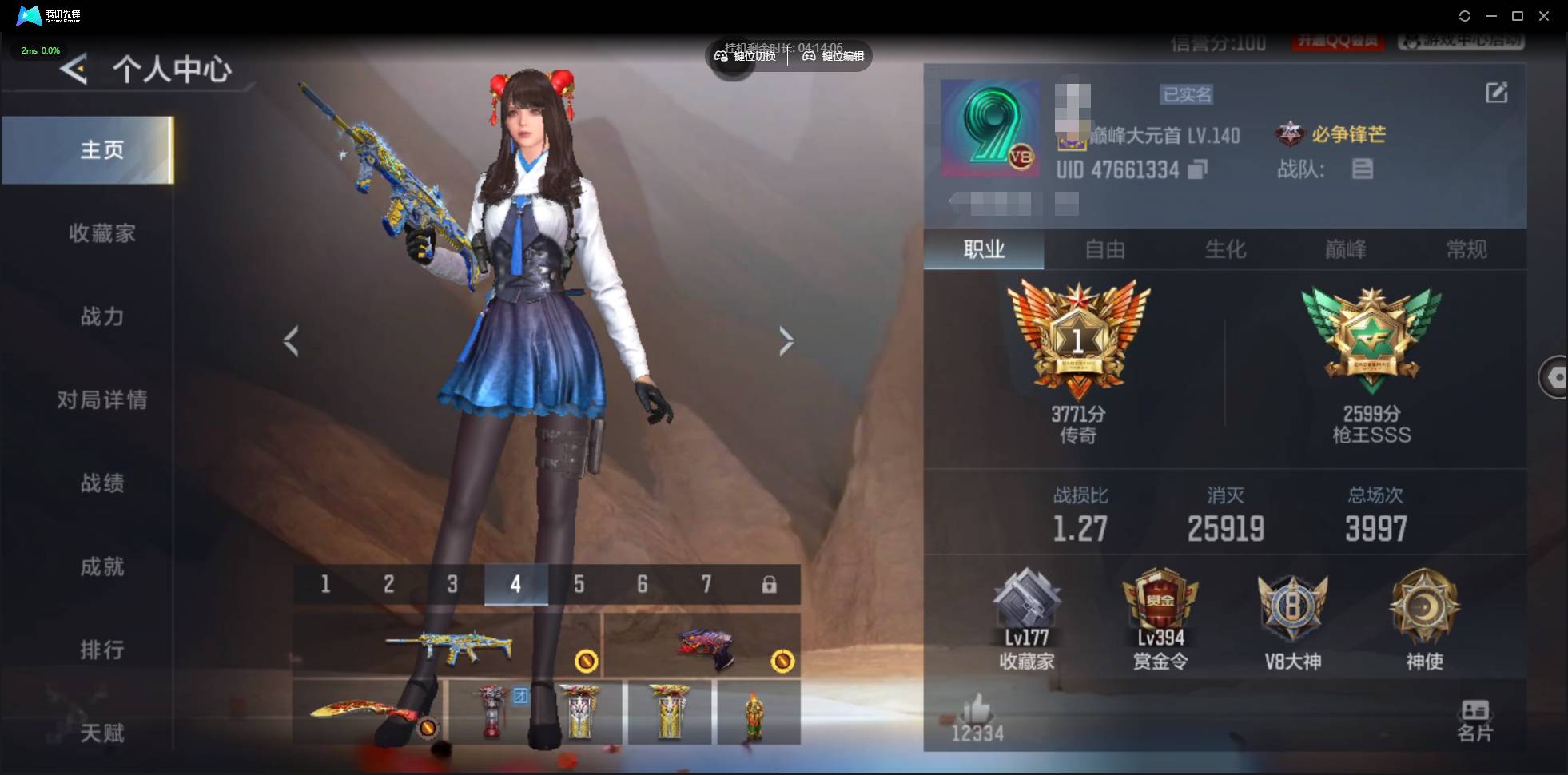Viewport: 1568px width, 775px height.
Task: Open the 战队 (team) details icon
Action: [1363, 169]
